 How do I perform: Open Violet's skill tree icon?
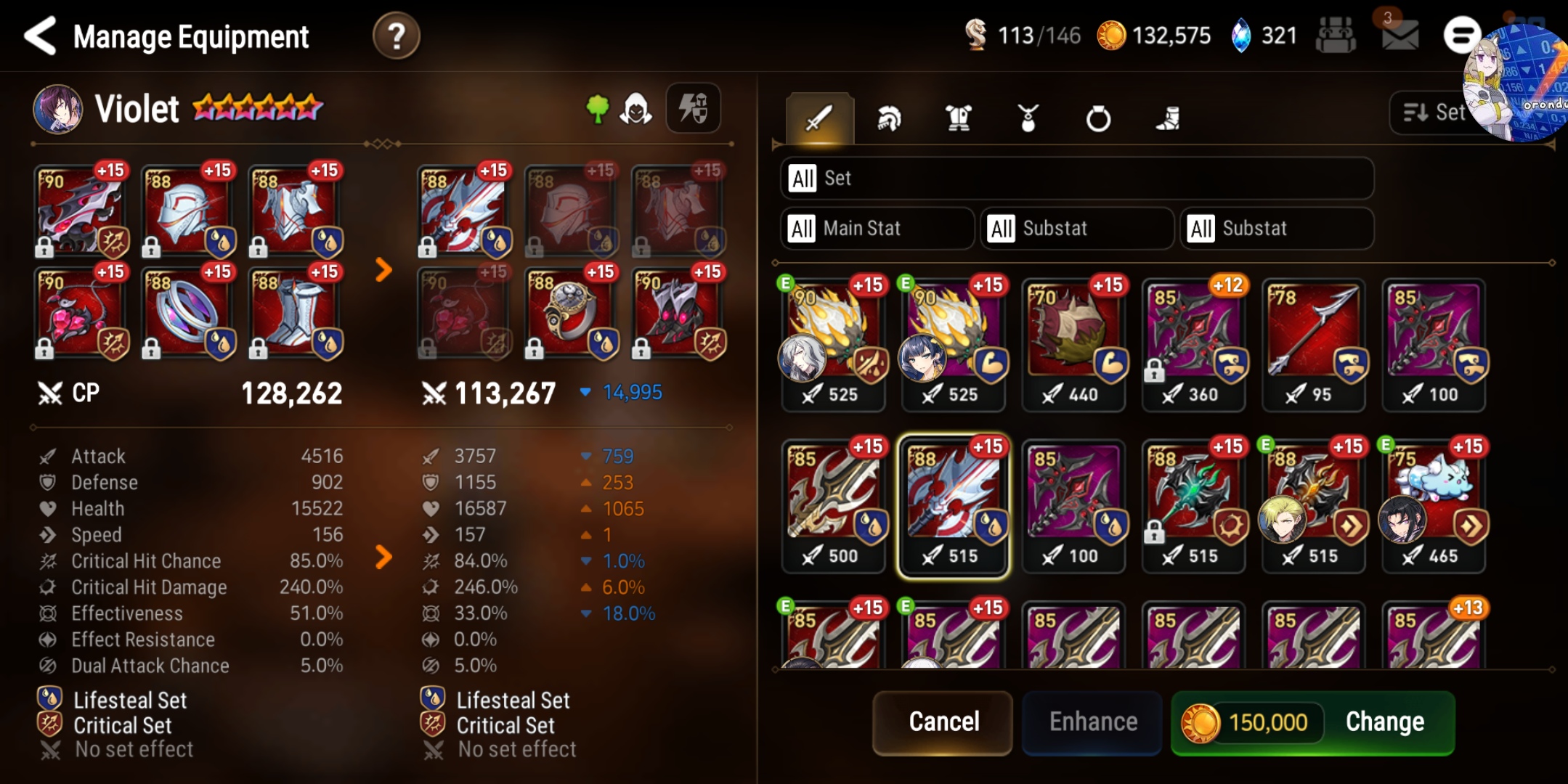[596, 107]
